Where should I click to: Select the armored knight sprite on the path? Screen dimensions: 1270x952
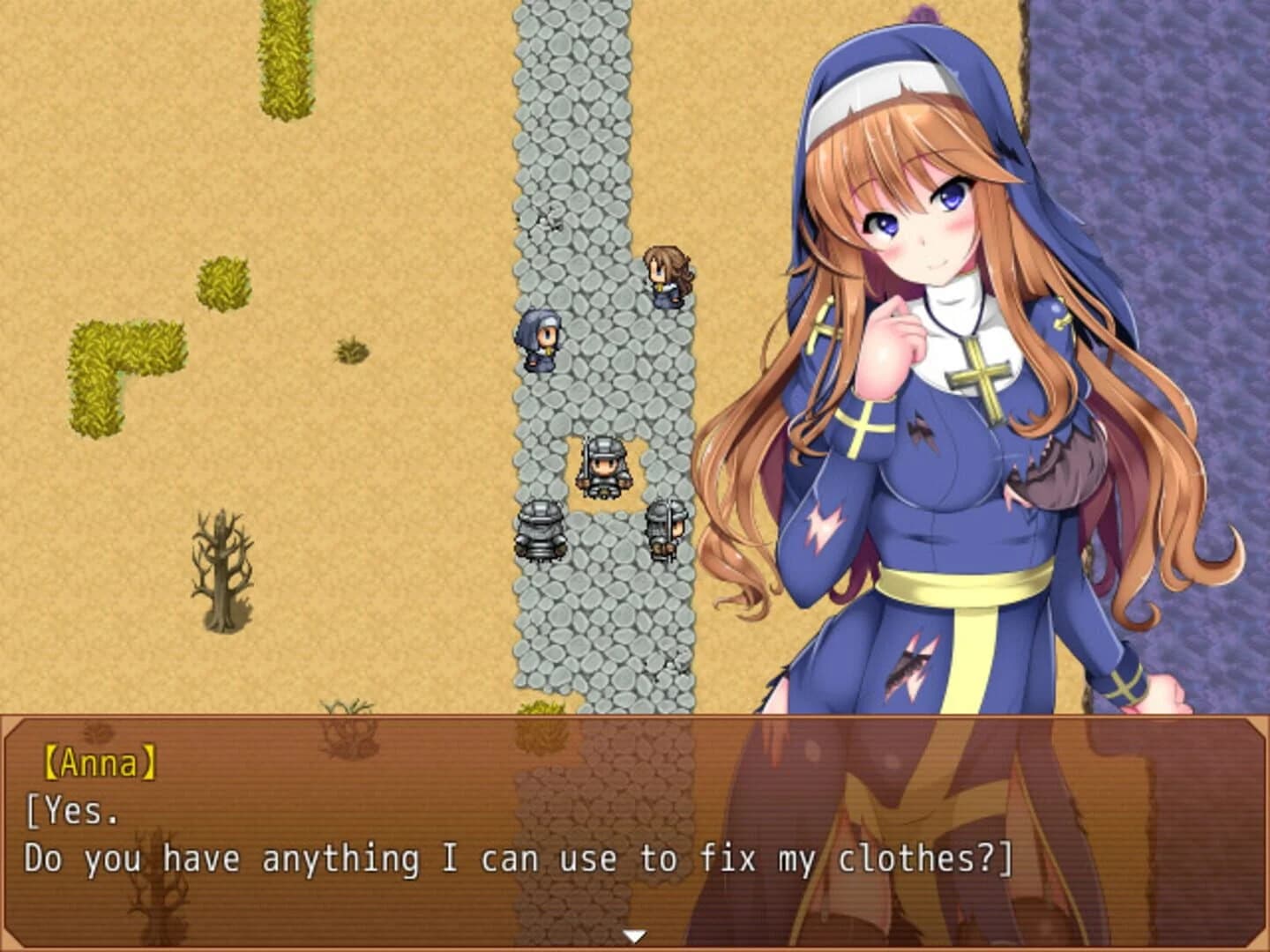602,467
